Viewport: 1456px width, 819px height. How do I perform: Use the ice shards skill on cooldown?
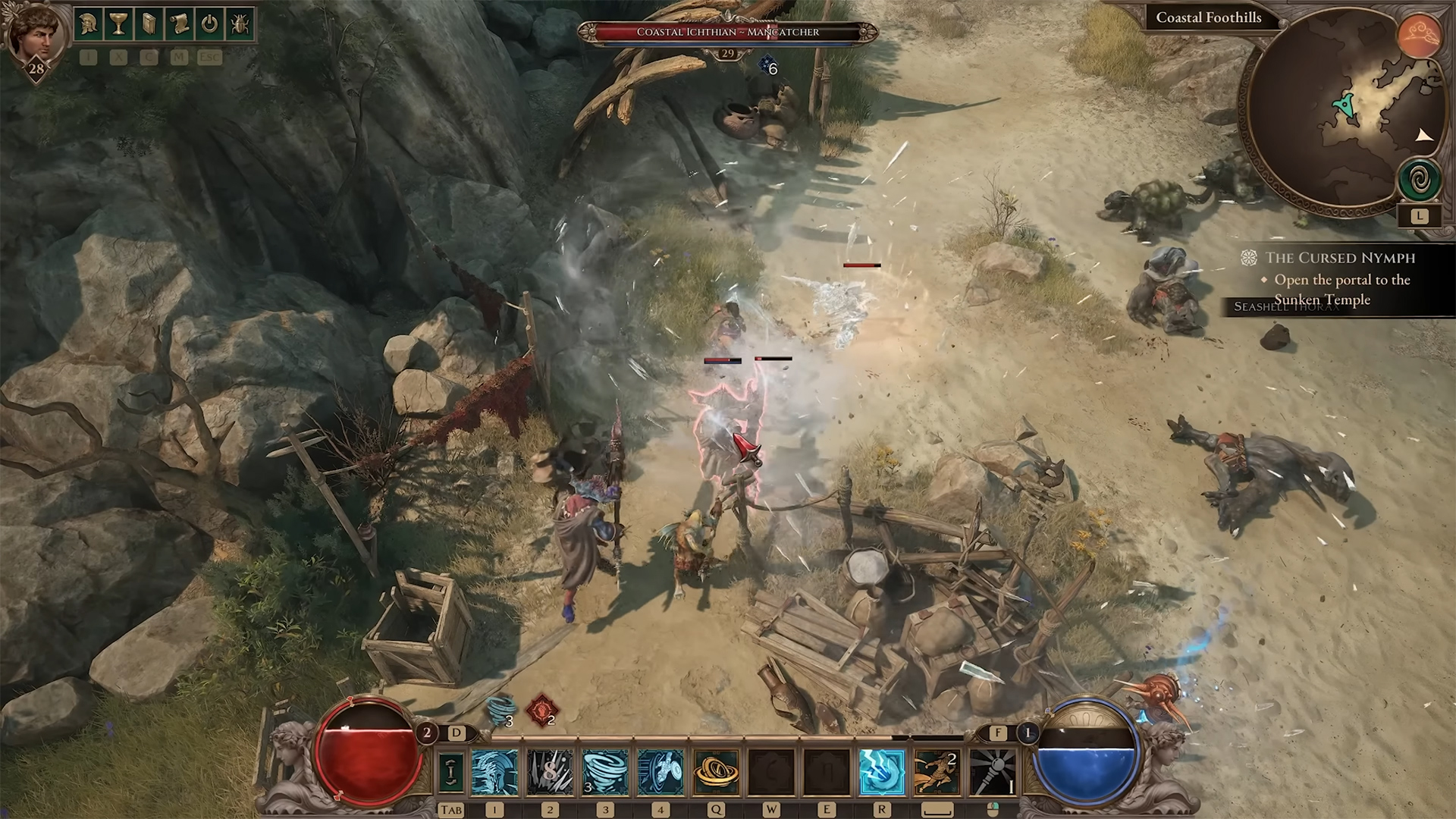coord(551,771)
